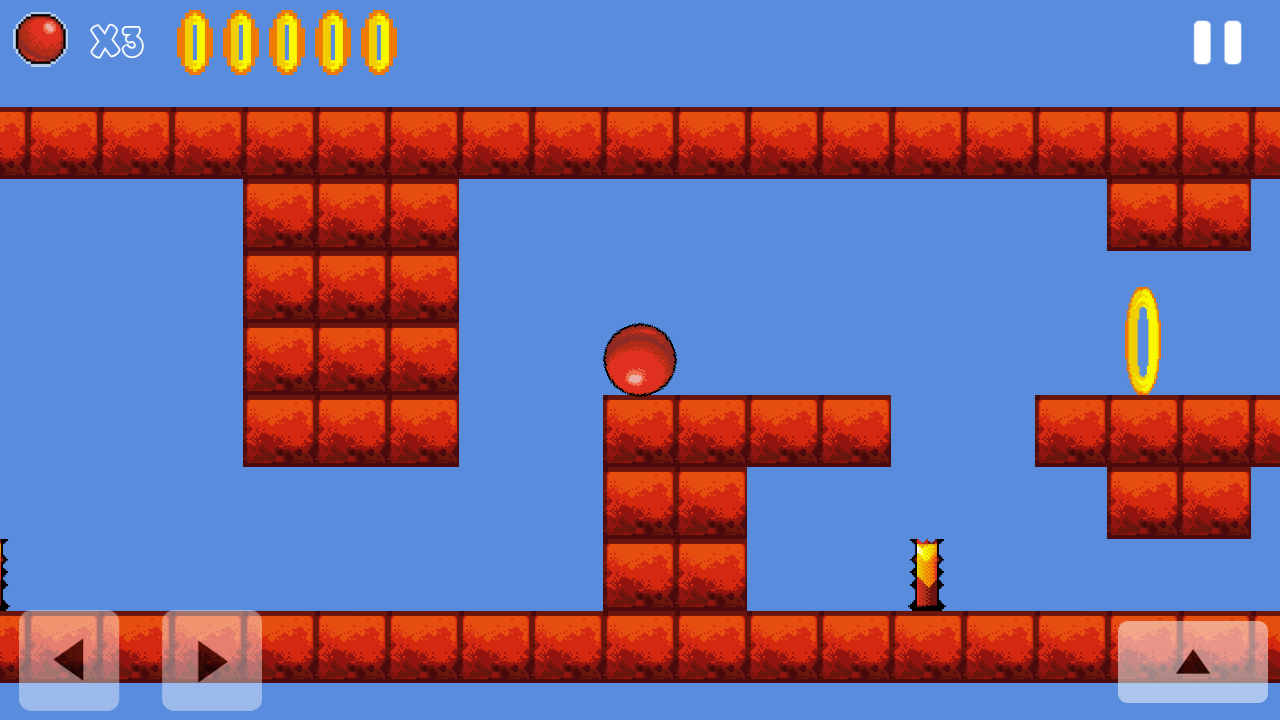Tap the third ring icon at the top

pyautogui.click(x=287, y=42)
